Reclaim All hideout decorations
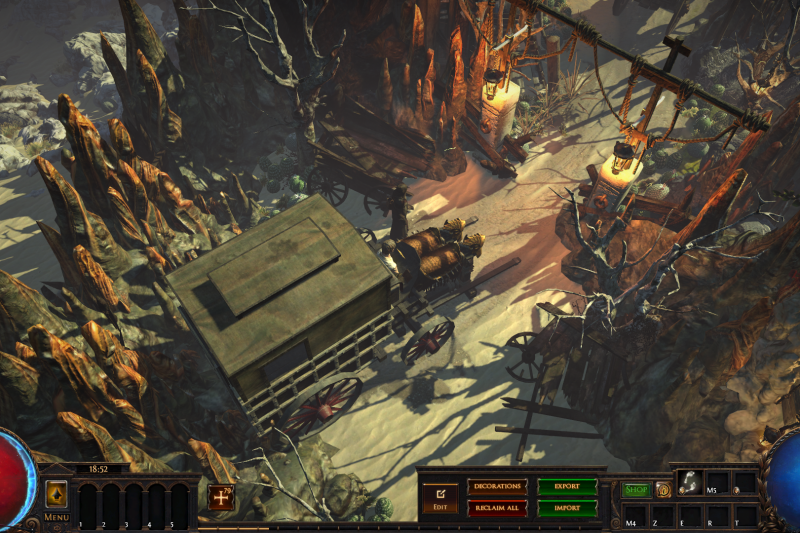The height and width of the screenshot is (533, 800). coord(496,508)
